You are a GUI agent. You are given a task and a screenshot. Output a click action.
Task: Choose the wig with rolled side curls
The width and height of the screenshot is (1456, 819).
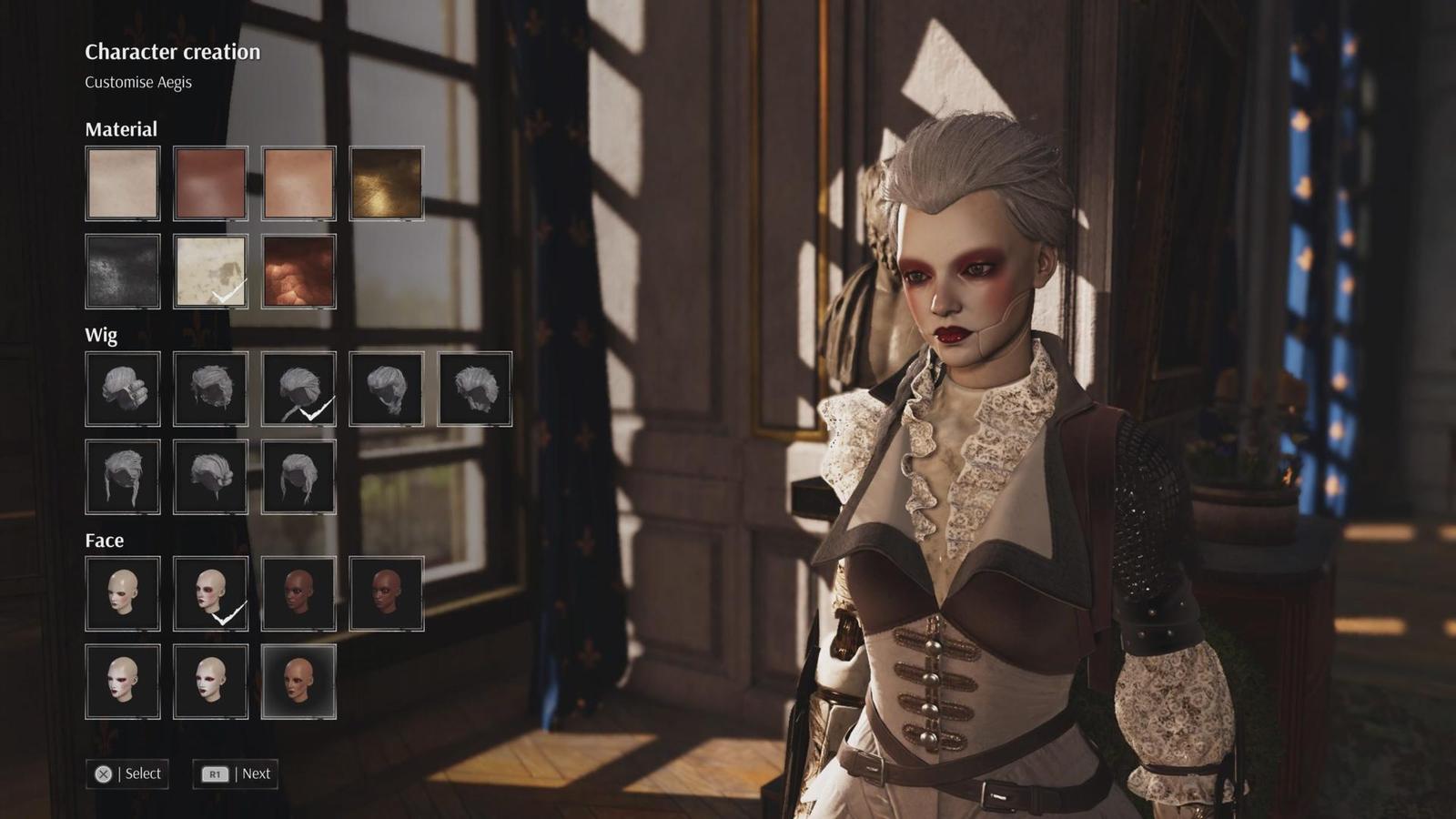[123, 389]
